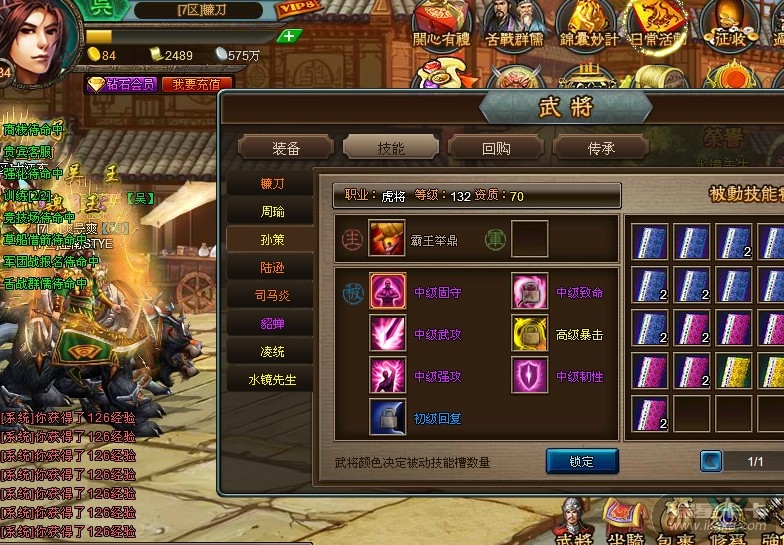Add gold with the green plus button
784x545 pixels.
(x=289, y=36)
